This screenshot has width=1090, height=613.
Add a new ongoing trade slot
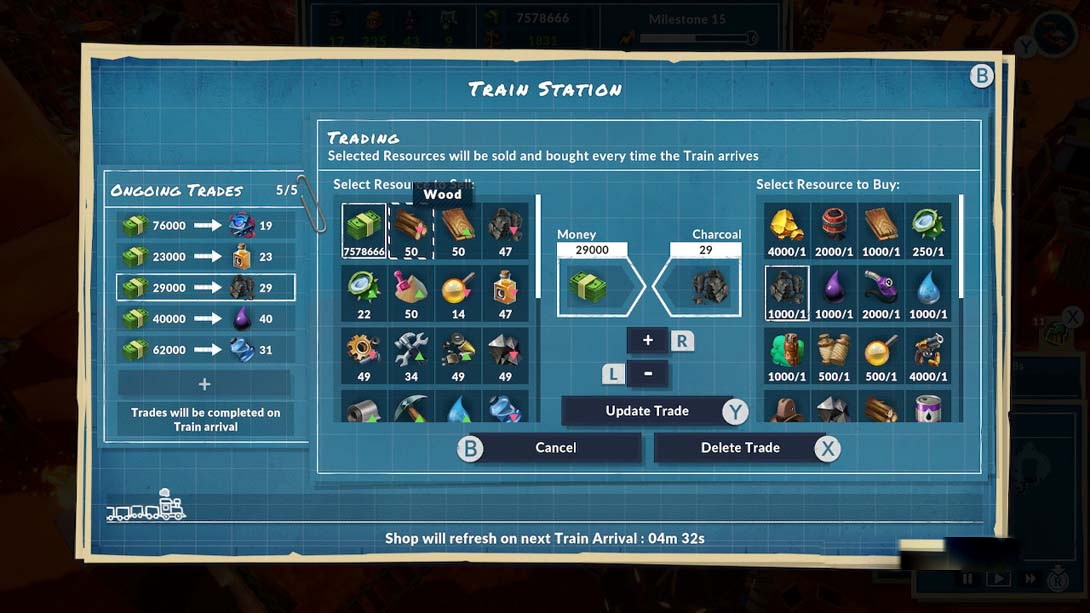coord(204,384)
